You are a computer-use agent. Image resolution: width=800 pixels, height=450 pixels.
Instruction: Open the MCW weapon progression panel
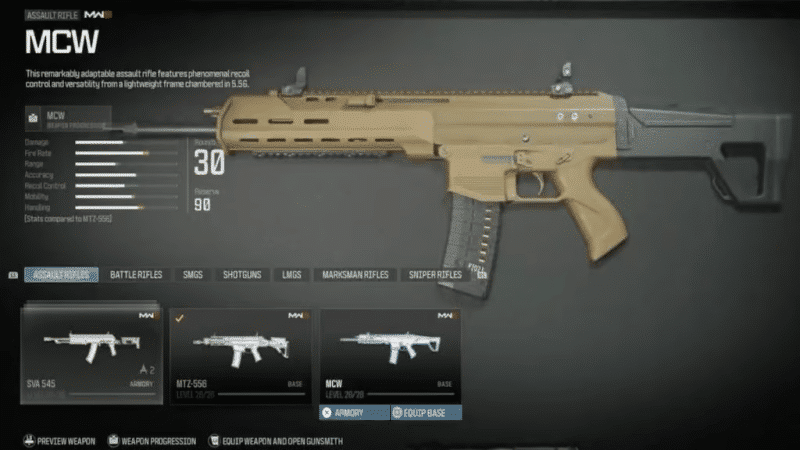click(x=82, y=120)
